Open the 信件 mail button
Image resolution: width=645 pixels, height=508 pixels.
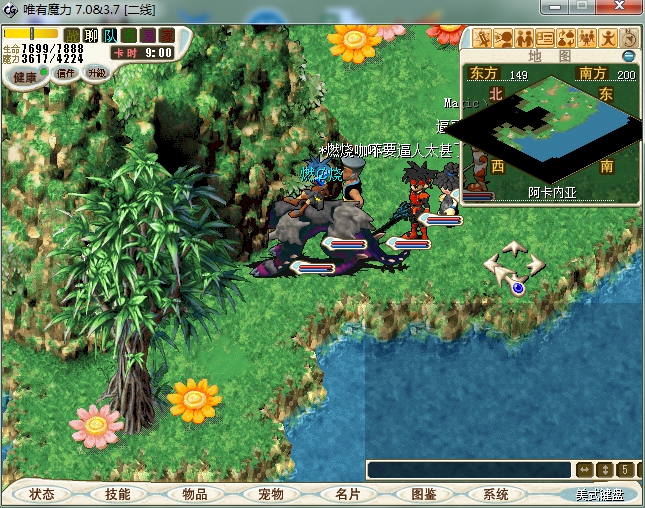[x=67, y=73]
